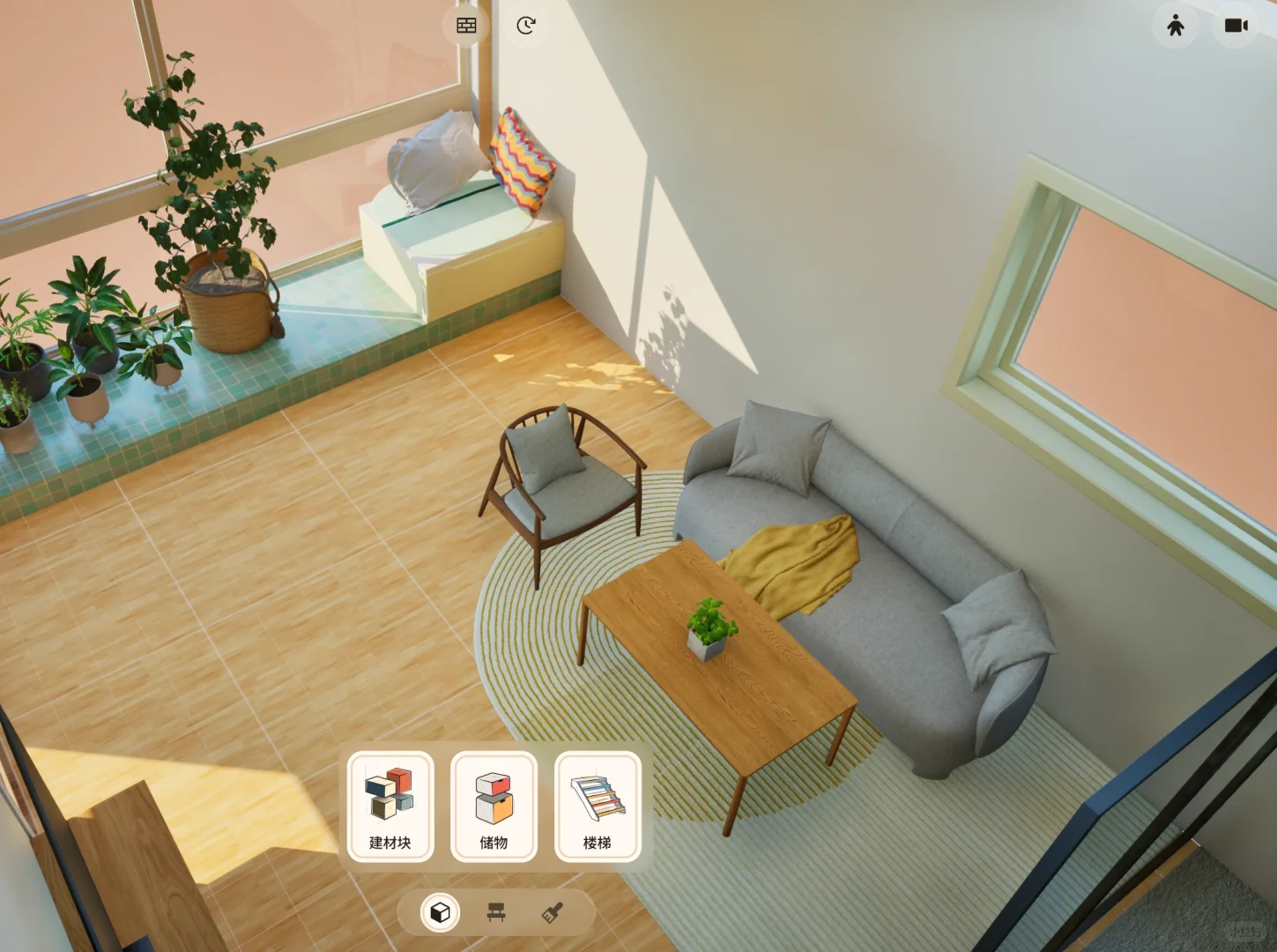Activate the video camera button
This screenshot has height=952, width=1277.
tap(1236, 26)
